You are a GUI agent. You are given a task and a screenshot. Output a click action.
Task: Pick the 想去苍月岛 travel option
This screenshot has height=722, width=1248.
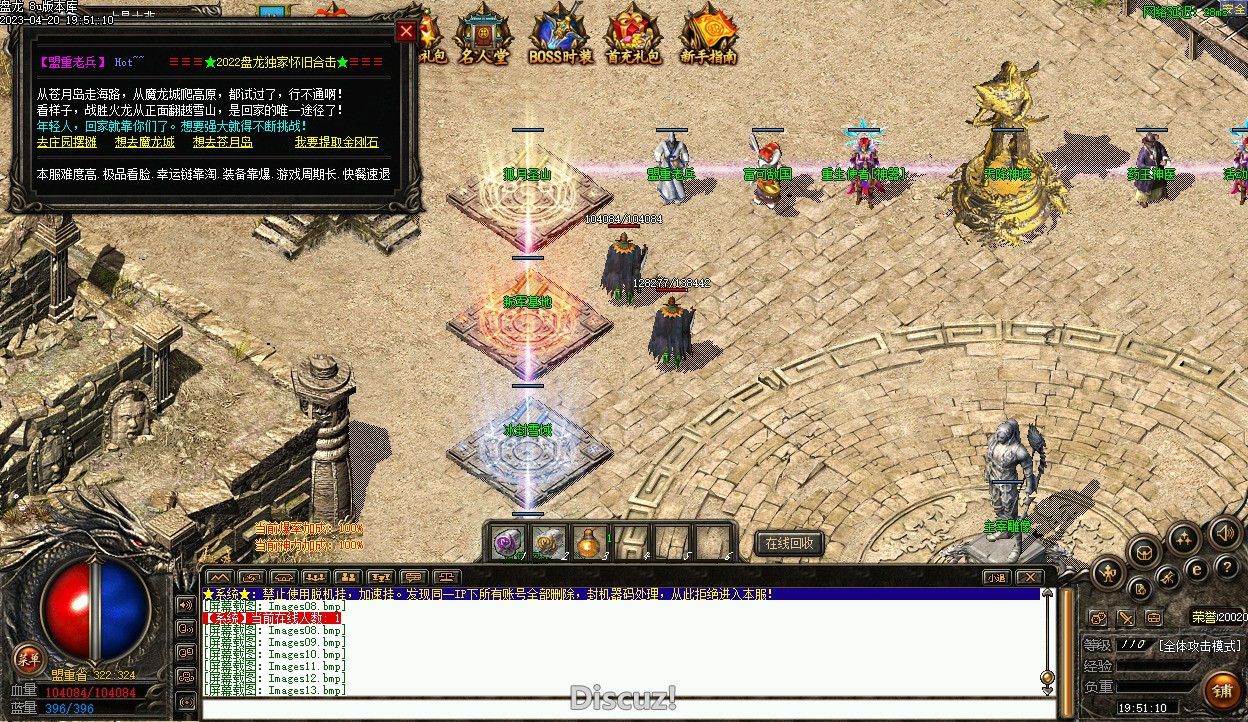[x=223, y=143]
